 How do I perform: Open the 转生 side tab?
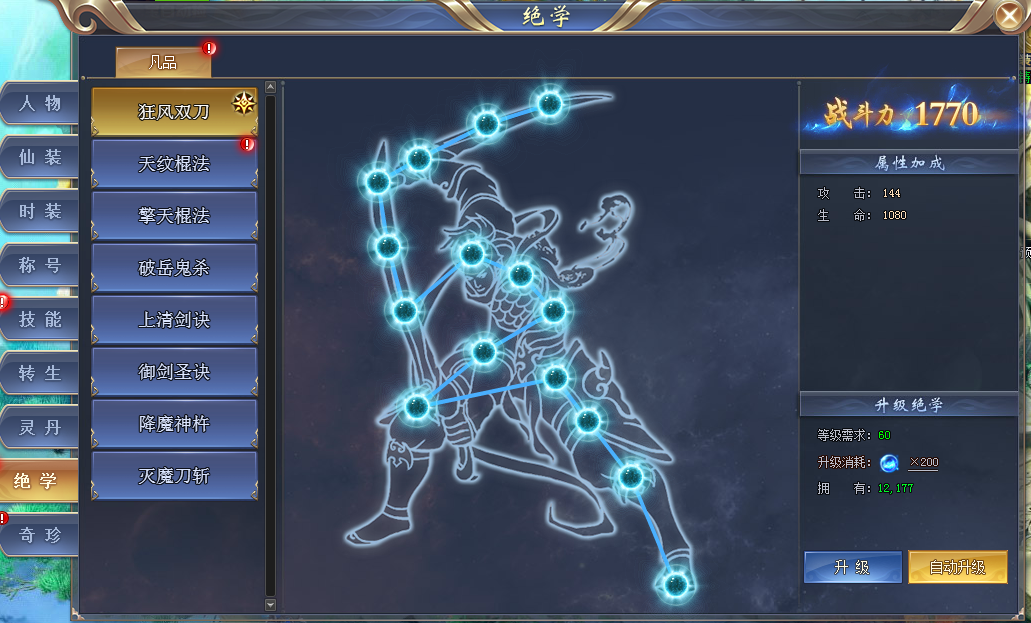click(40, 373)
